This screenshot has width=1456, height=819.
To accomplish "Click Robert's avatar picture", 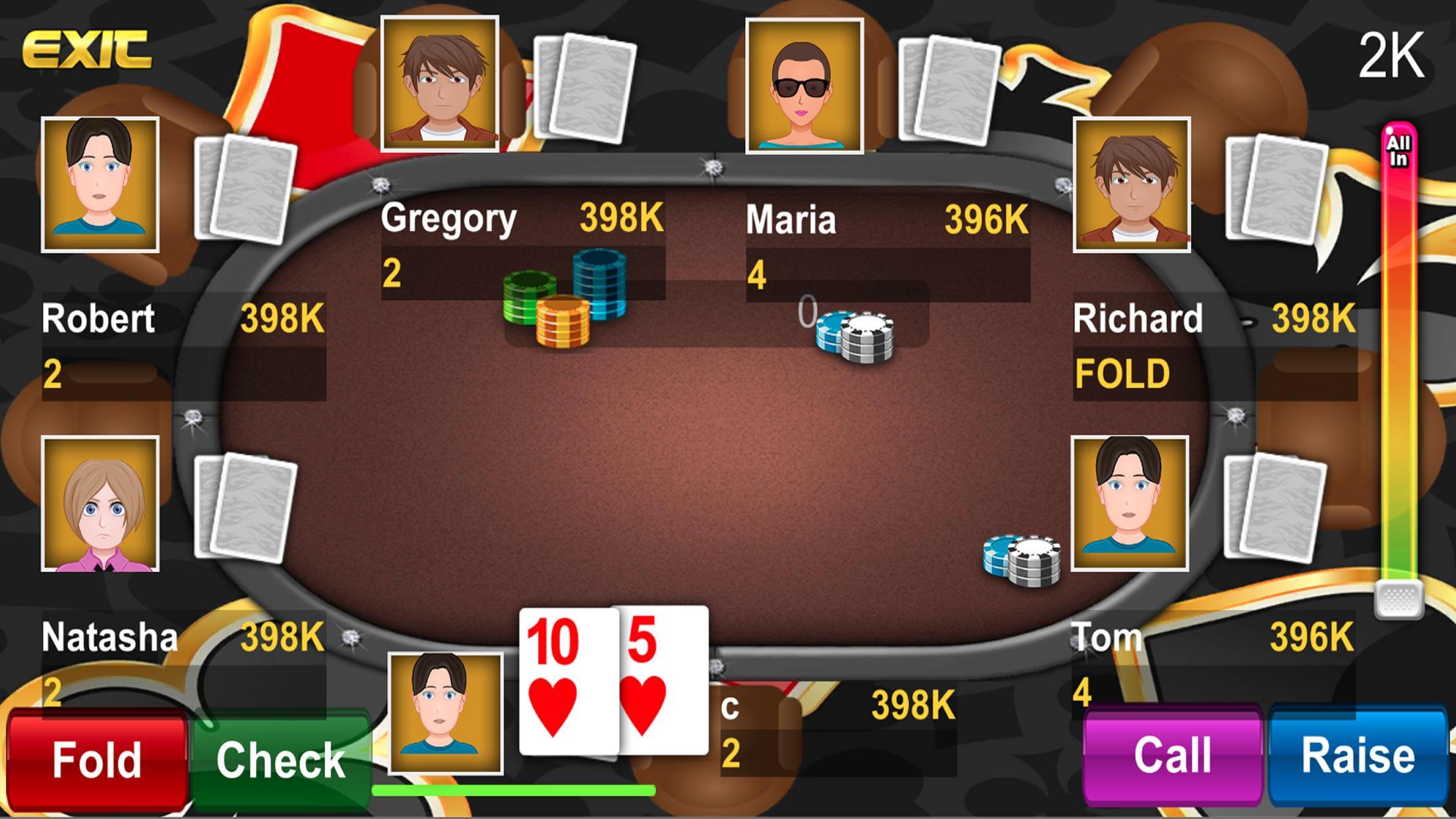I will [x=100, y=185].
